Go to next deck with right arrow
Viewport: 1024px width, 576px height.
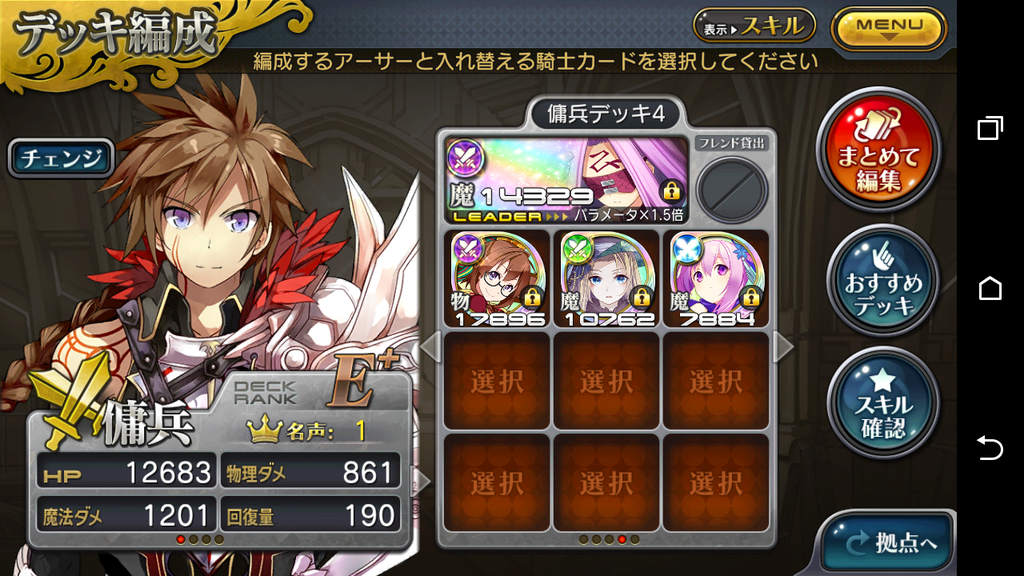click(783, 347)
